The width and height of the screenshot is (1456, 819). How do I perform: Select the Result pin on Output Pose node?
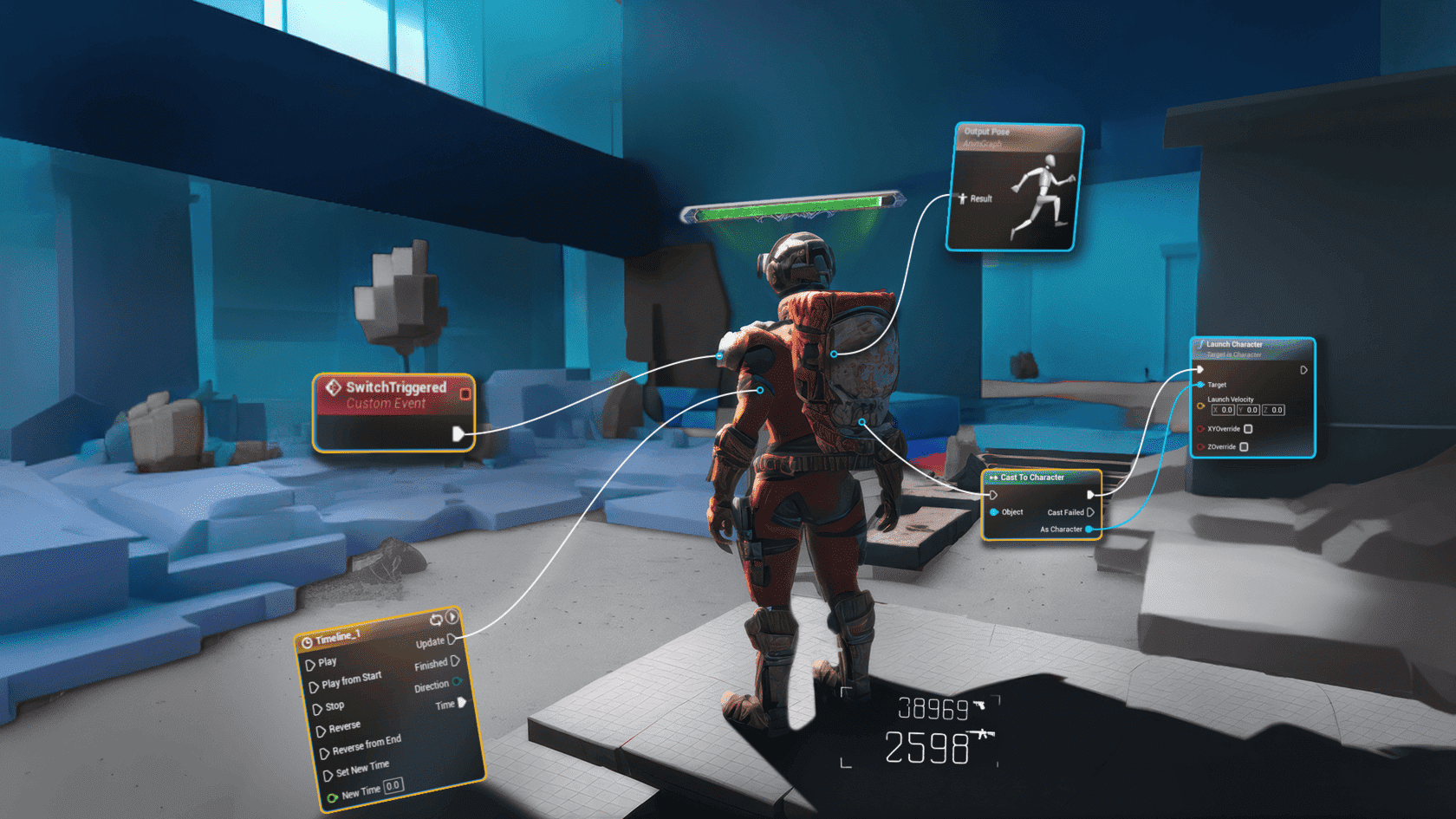coord(962,198)
